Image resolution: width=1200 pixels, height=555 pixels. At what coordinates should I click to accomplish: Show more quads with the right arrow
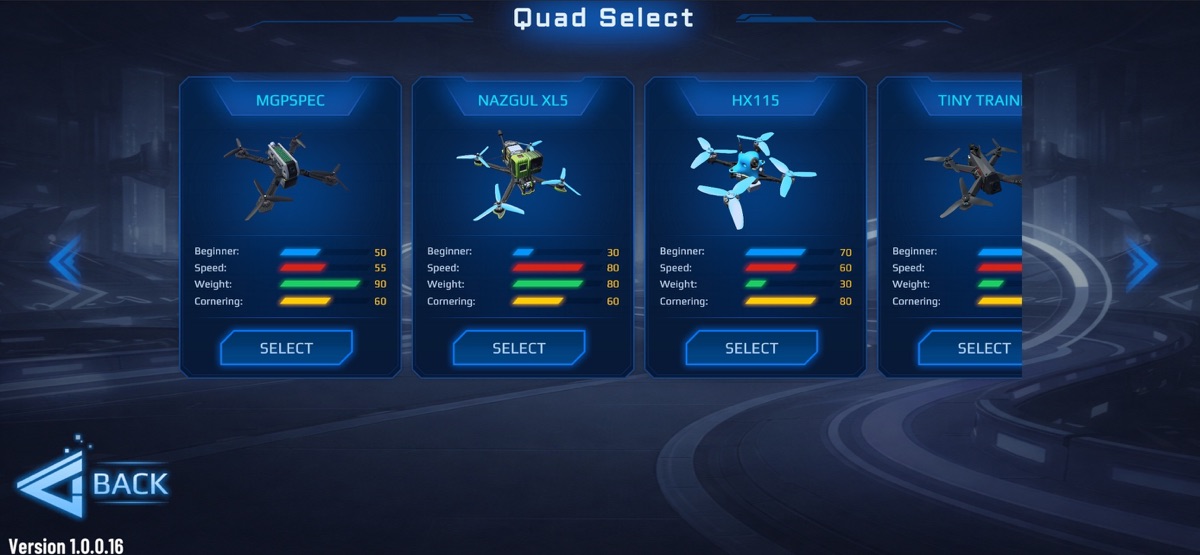click(x=1141, y=262)
